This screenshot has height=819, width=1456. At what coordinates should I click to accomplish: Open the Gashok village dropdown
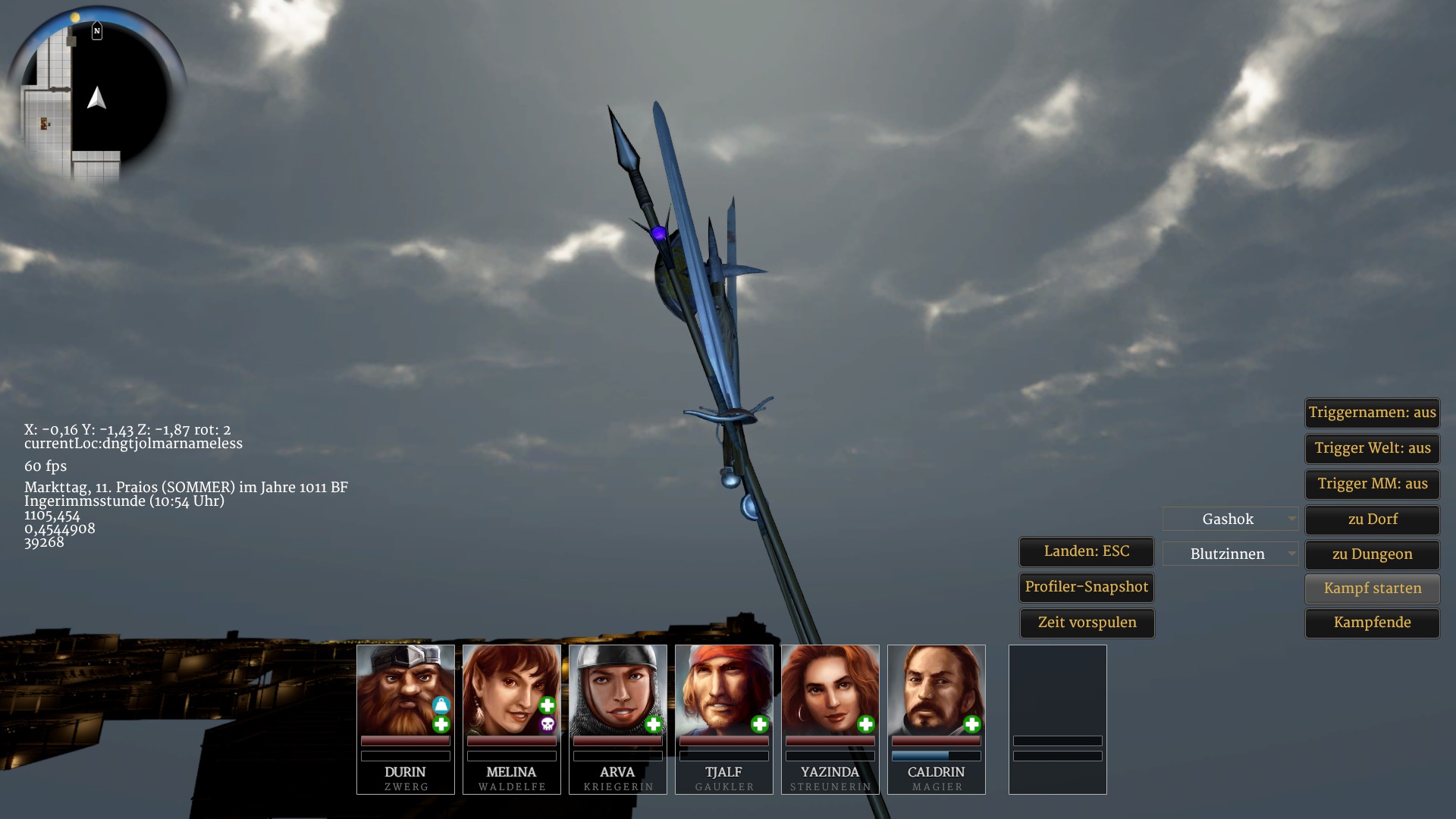click(1230, 519)
